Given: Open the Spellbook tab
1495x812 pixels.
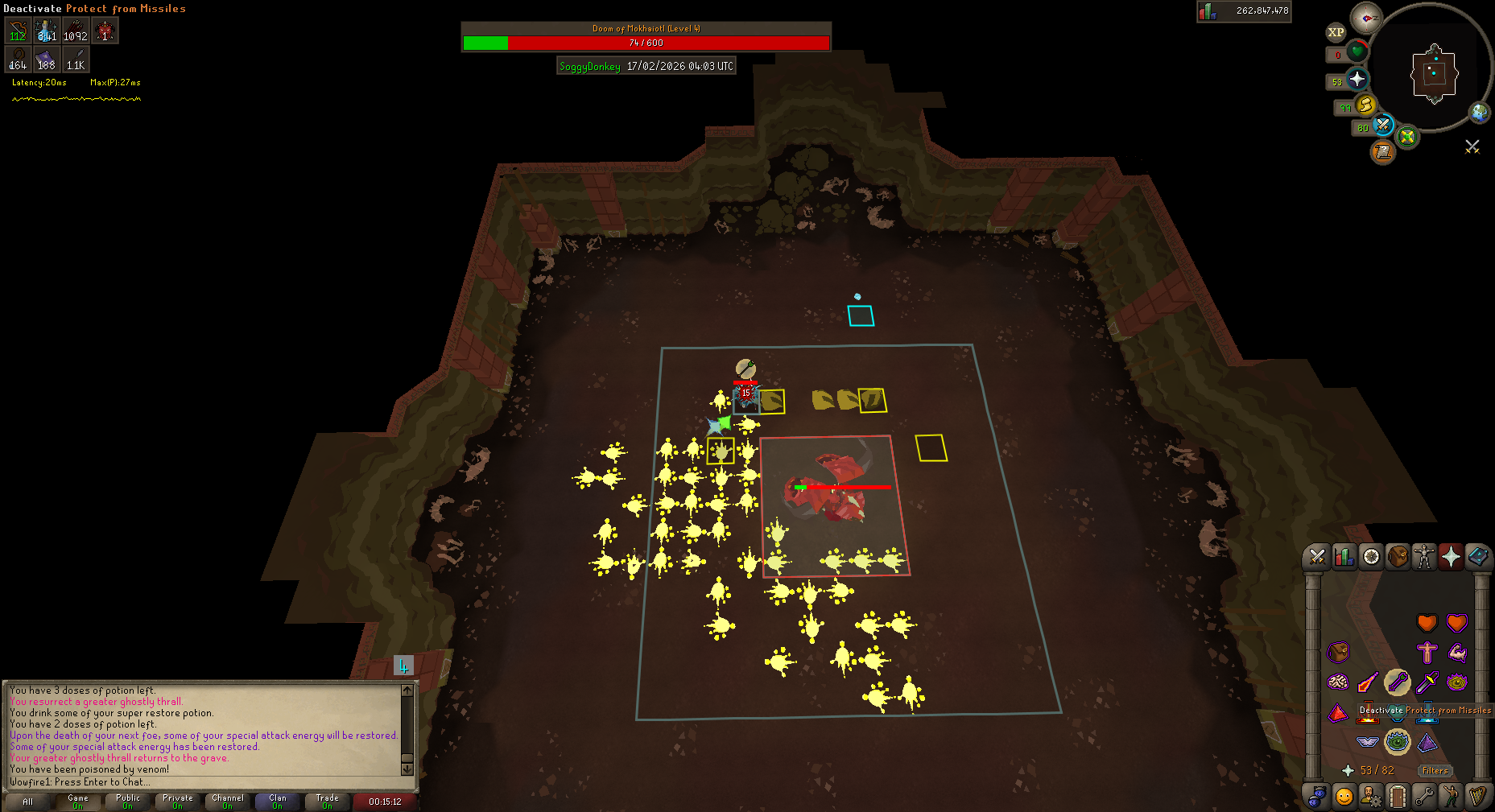Looking at the screenshot, I should coord(1478,556).
